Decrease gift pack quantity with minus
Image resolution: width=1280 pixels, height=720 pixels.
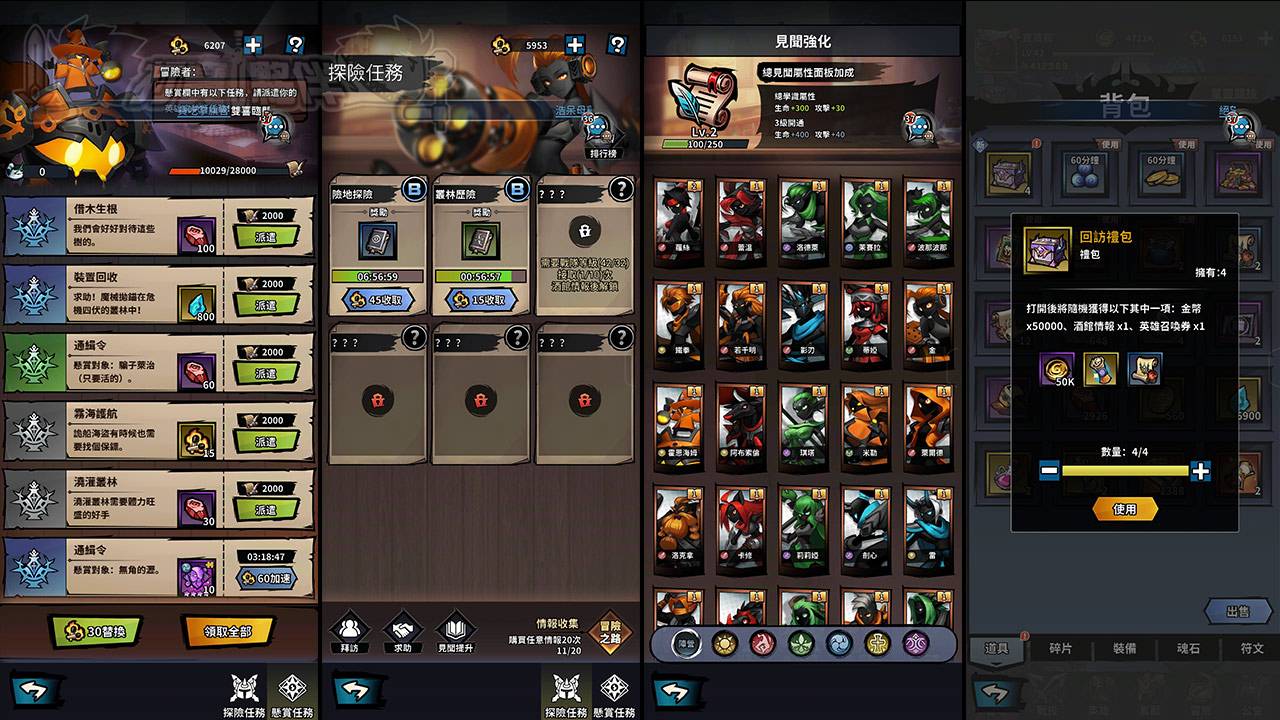point(1049,470)
